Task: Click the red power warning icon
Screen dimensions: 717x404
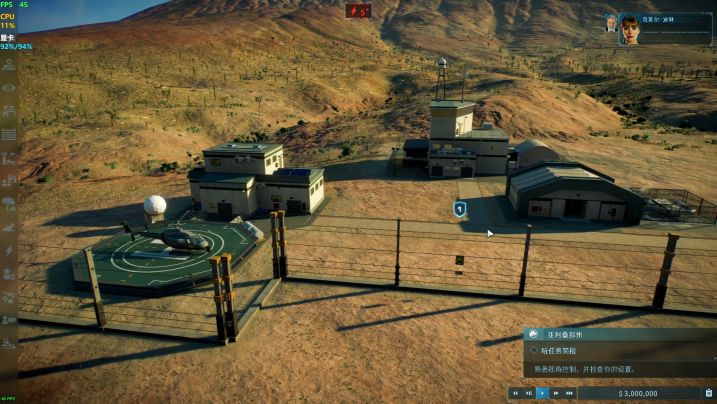Action: pyautogui.click(x=358, y=11)
